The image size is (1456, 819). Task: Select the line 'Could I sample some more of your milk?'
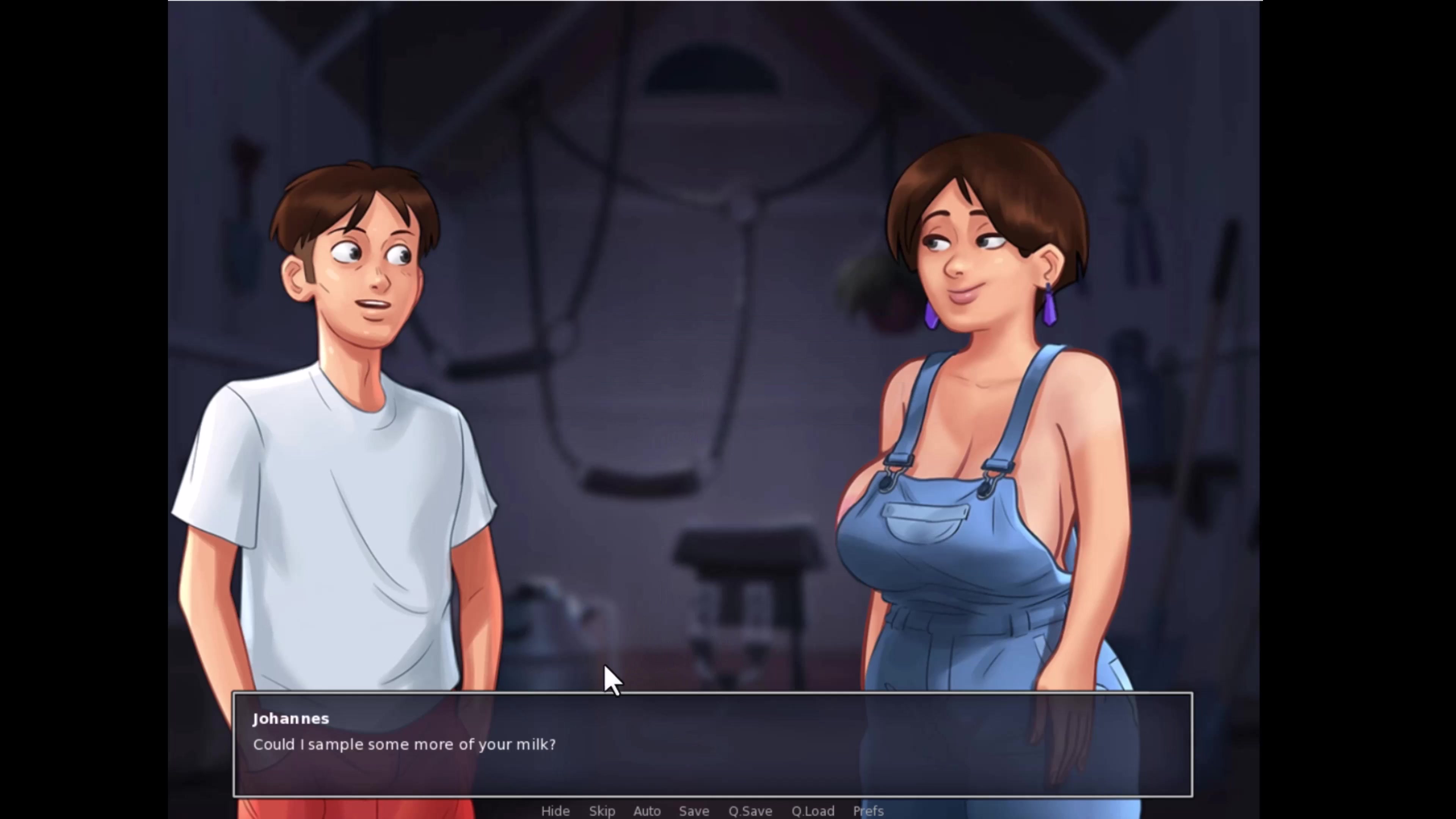coord(405,744)
